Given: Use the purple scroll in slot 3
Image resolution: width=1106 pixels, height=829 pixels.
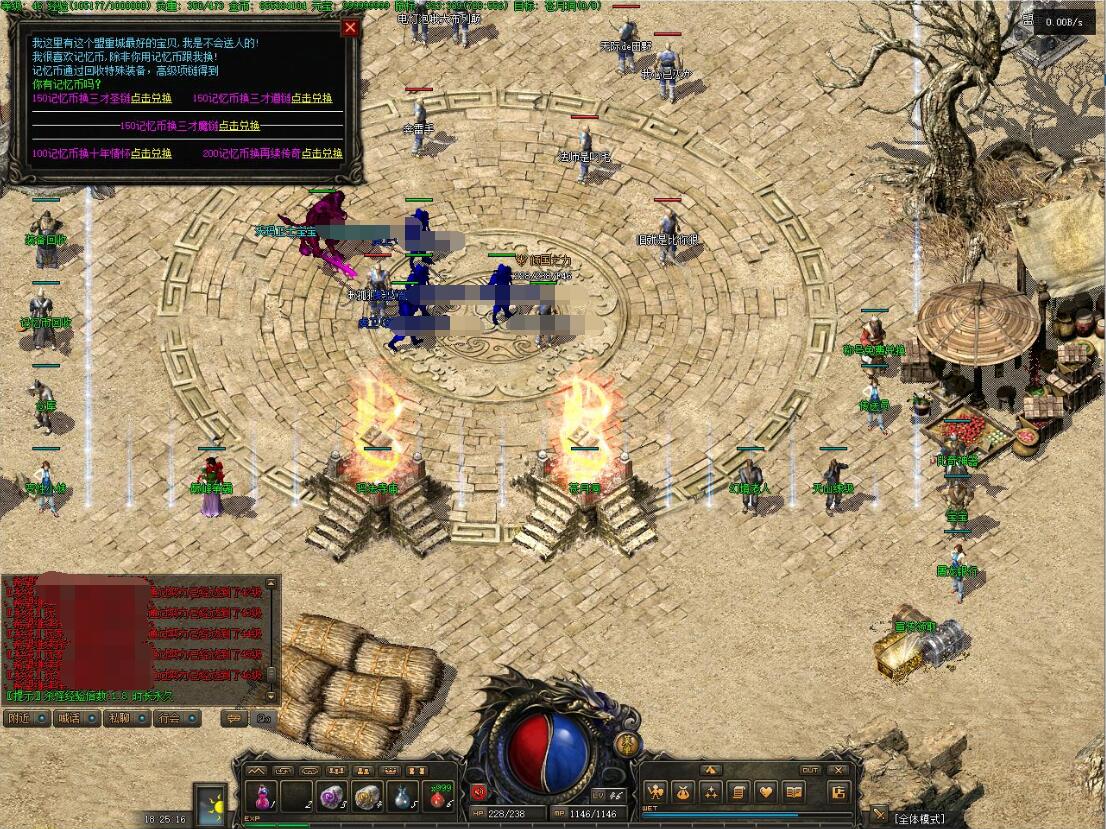Looking at the screenshot, I should click(x=331, y=796).
